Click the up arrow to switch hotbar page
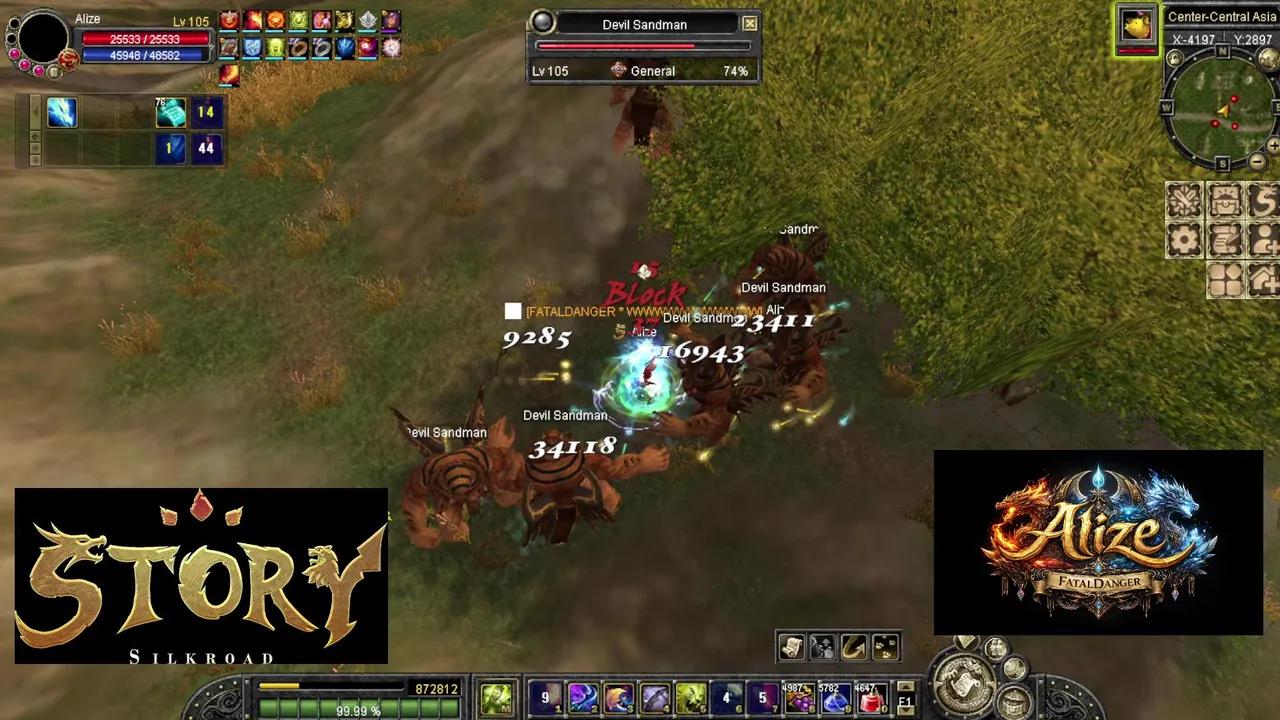 click(x=905, y=687)
